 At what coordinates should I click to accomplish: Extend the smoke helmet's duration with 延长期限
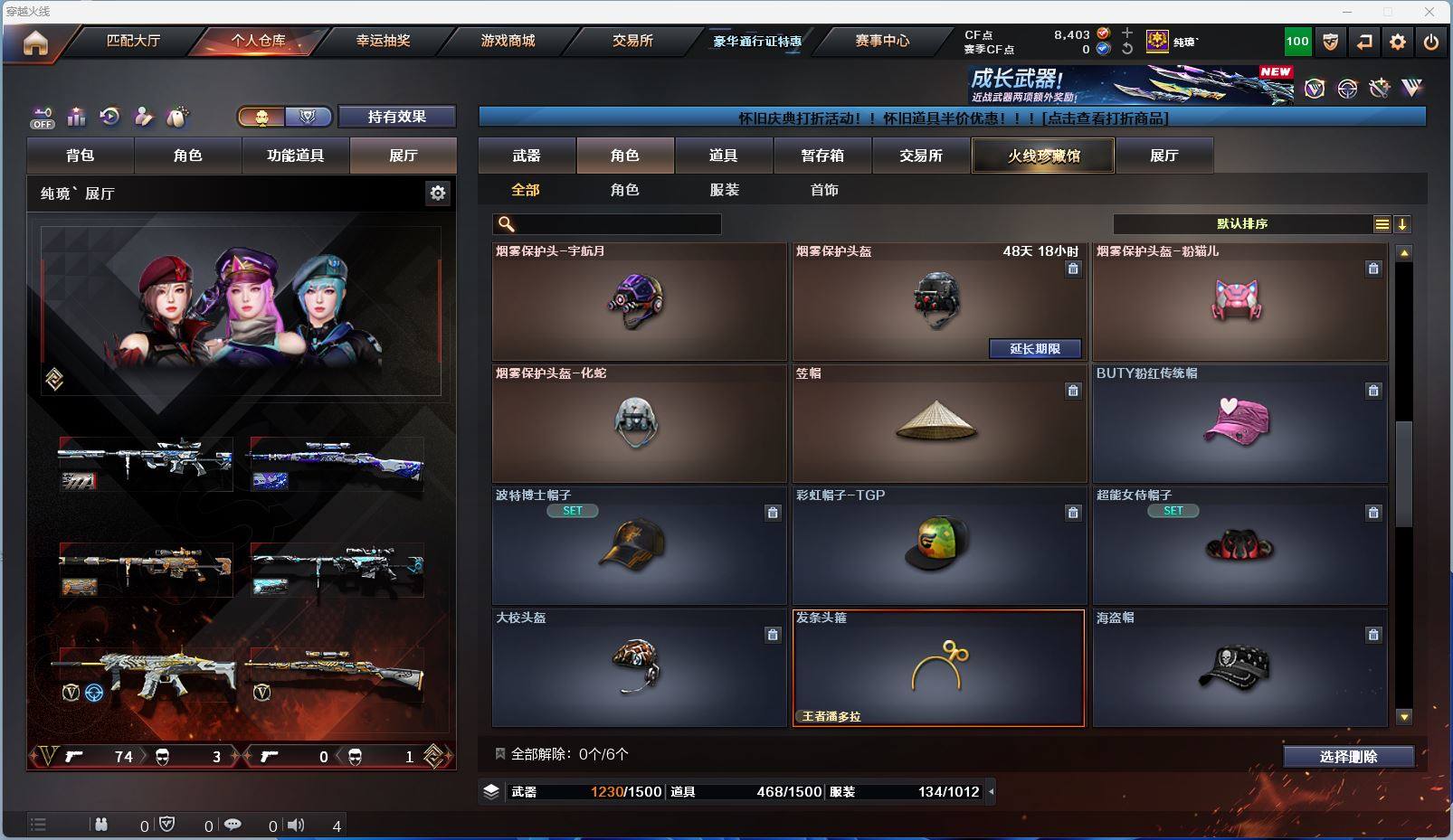click(1034, 349)
